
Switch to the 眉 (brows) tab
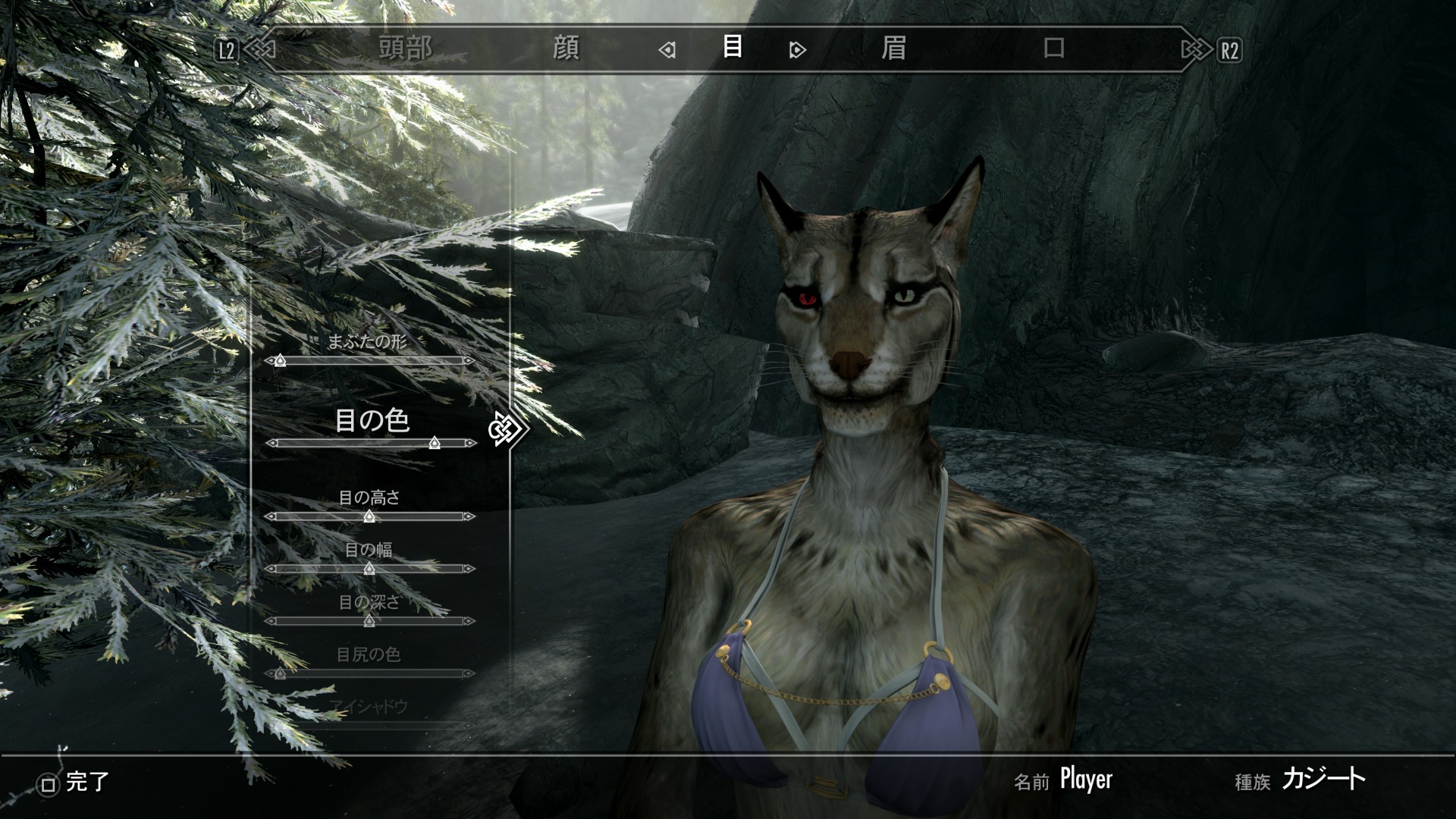(x=893, y=49)
